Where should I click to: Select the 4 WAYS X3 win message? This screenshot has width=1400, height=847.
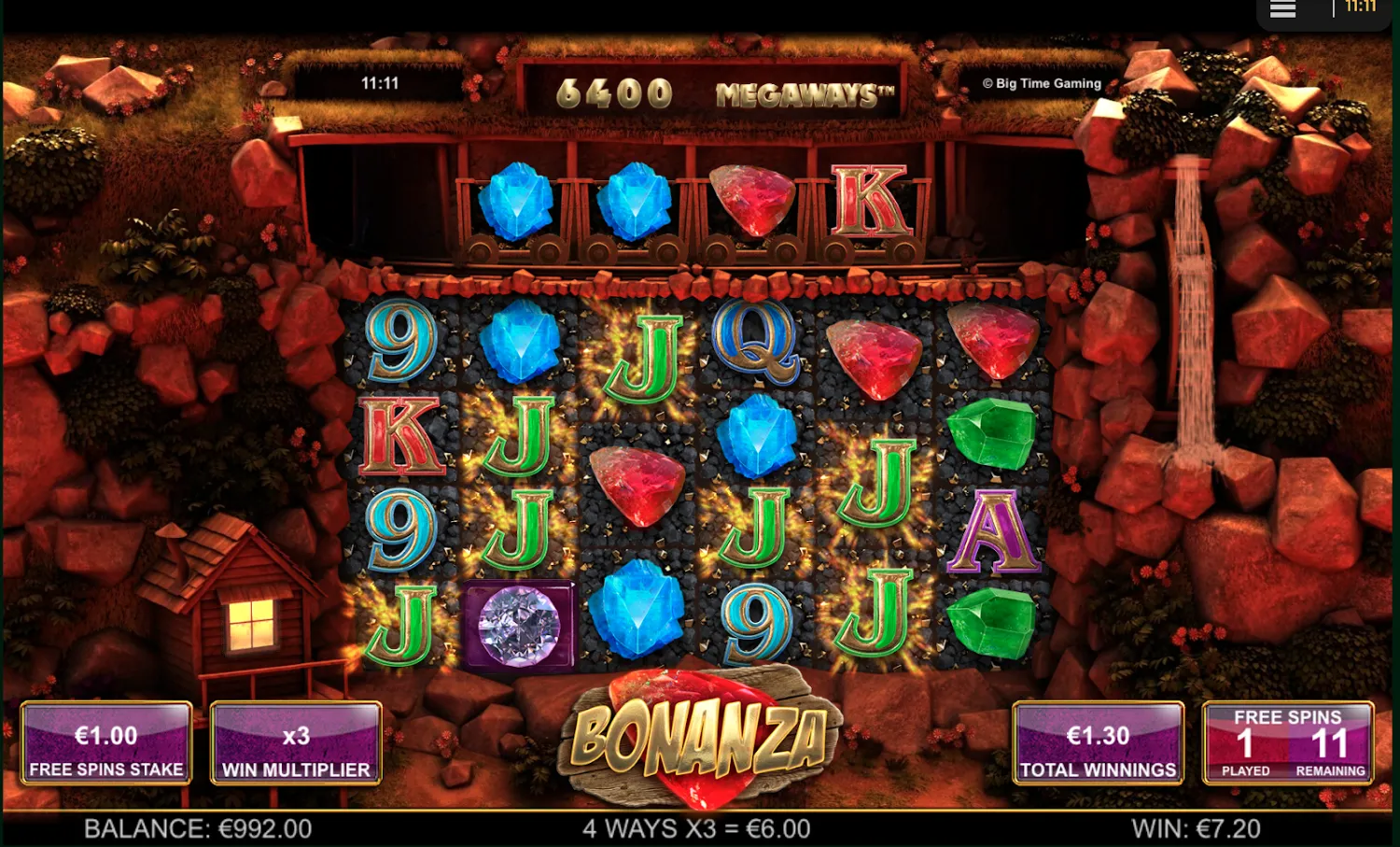(695, 827)
